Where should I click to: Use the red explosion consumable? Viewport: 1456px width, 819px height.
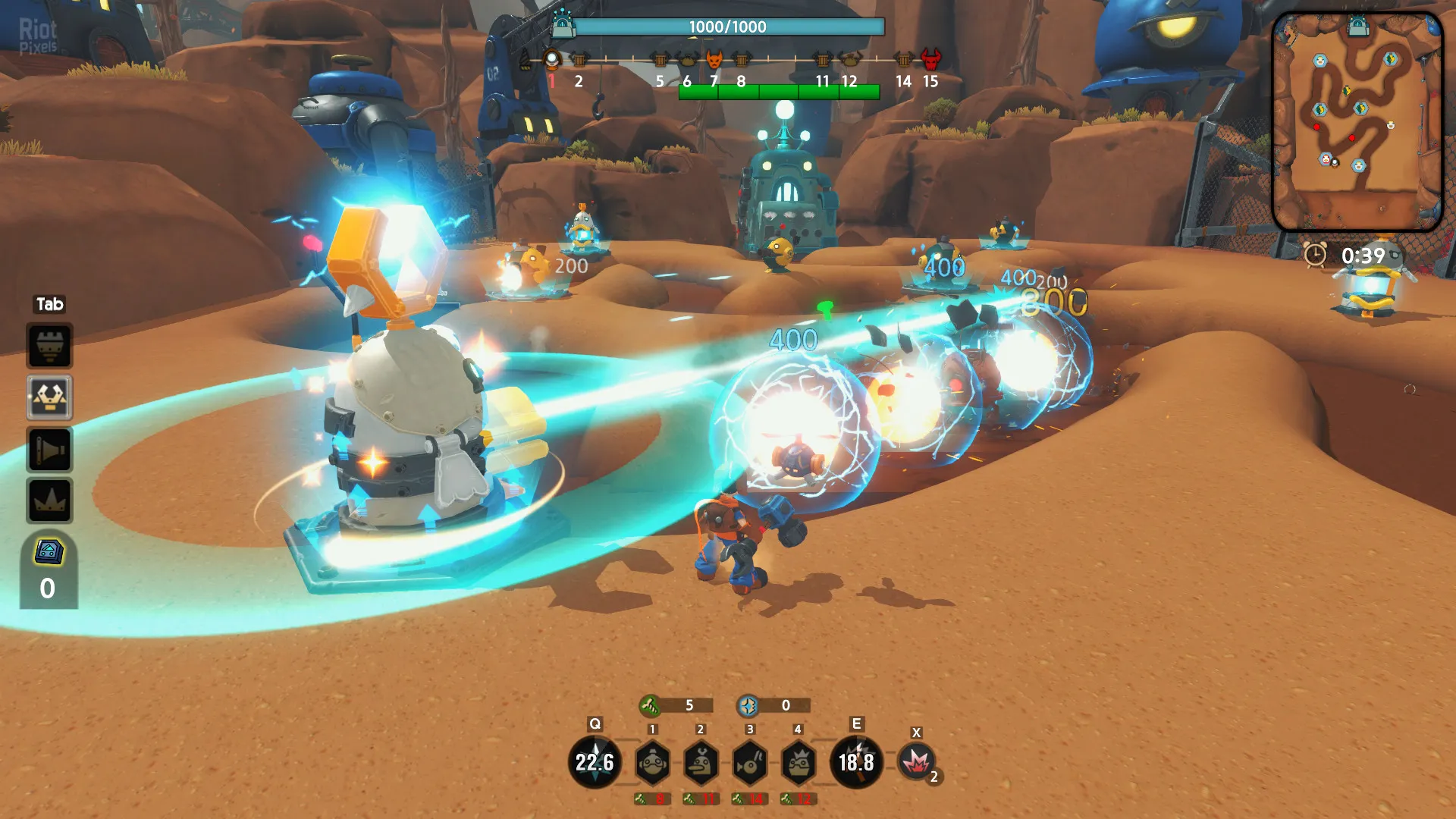coord(916,762)
